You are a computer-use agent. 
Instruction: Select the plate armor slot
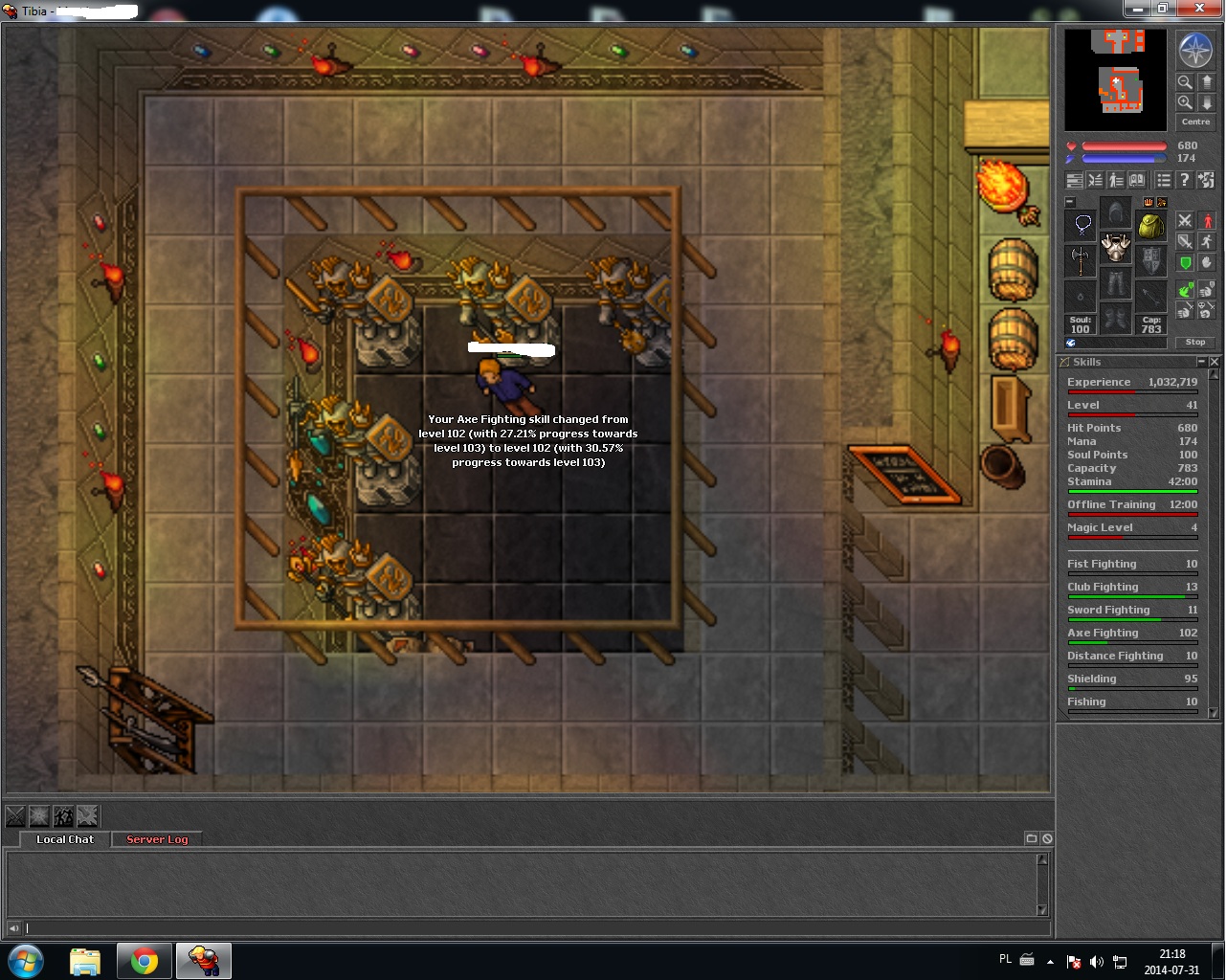(1116, 249)
